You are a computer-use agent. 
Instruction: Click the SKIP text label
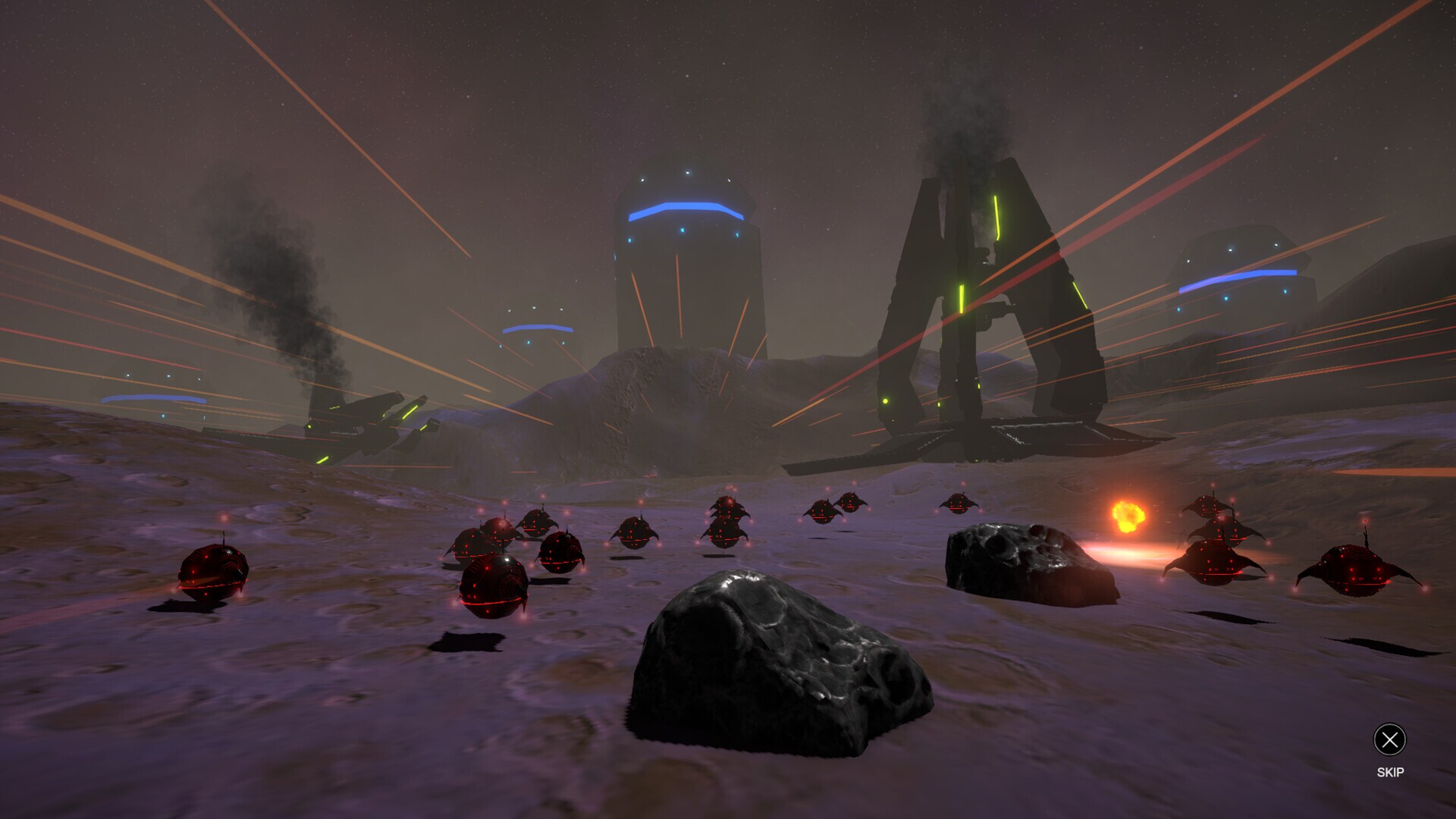click(x=1392, y=773)
